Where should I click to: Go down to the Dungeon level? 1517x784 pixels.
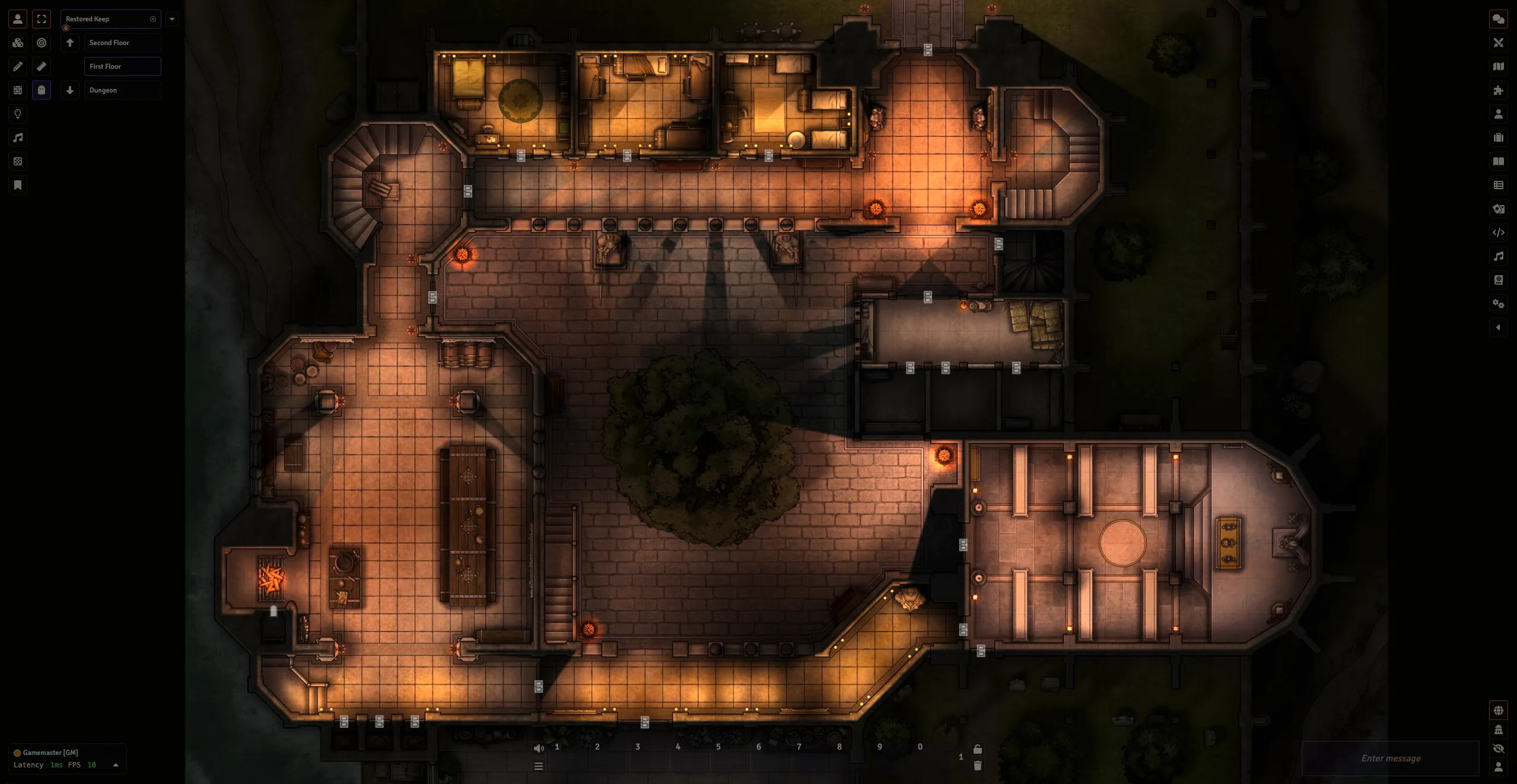(122, 90)
